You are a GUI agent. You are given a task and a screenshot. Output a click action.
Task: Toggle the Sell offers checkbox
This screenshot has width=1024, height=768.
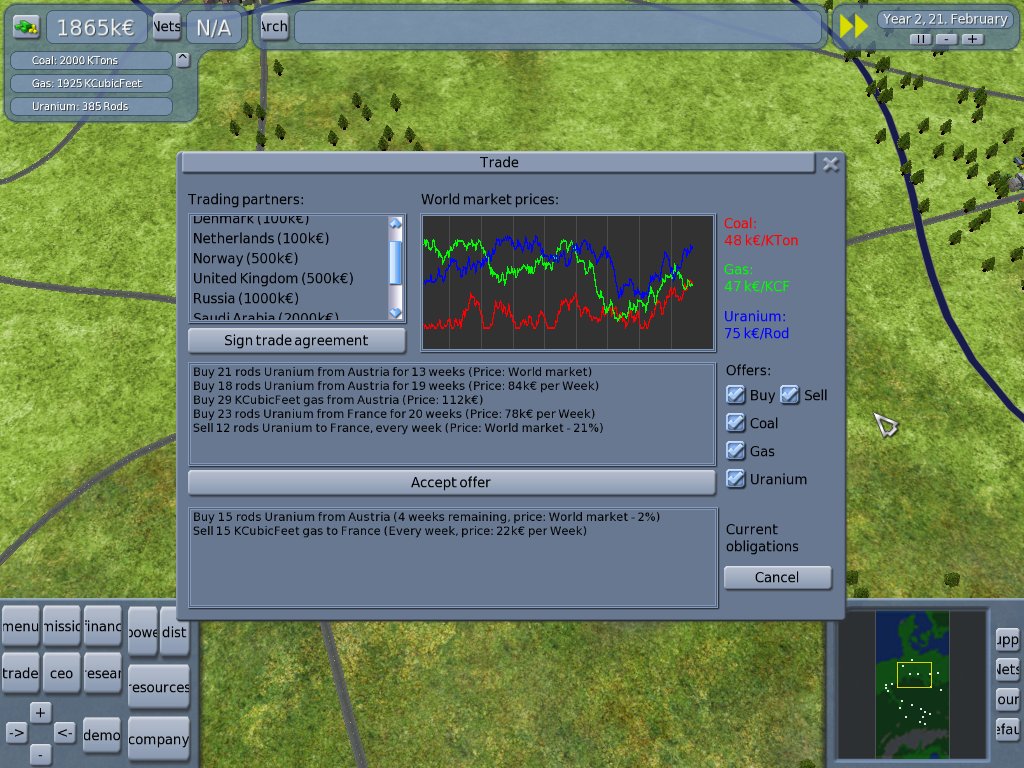coord(790,395)
